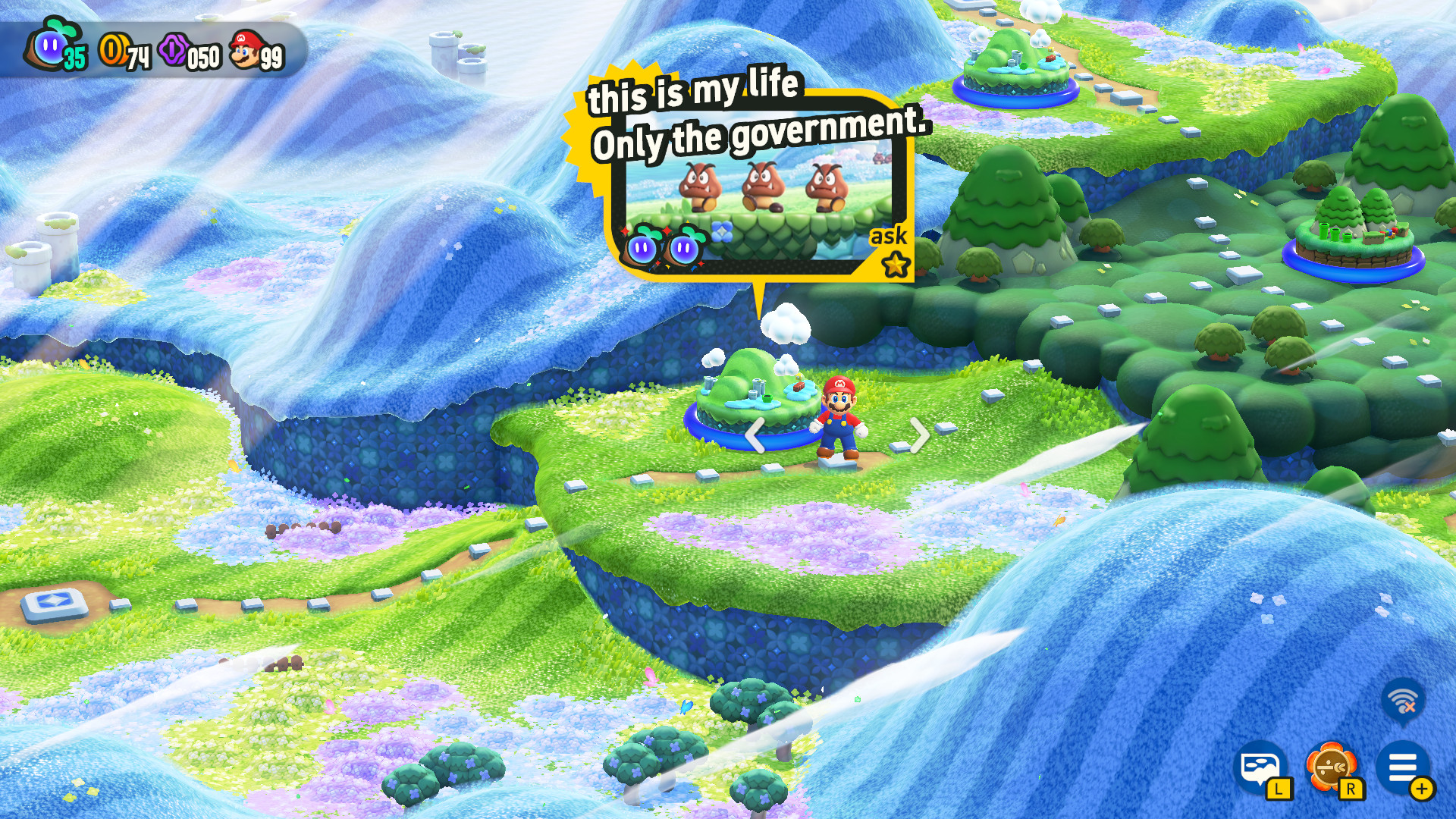Toggle the ask star on the speech bubble
Image resolution: width=1456 pixels, height=819 pixels.
pyautogui.click(x=896, y=262)
